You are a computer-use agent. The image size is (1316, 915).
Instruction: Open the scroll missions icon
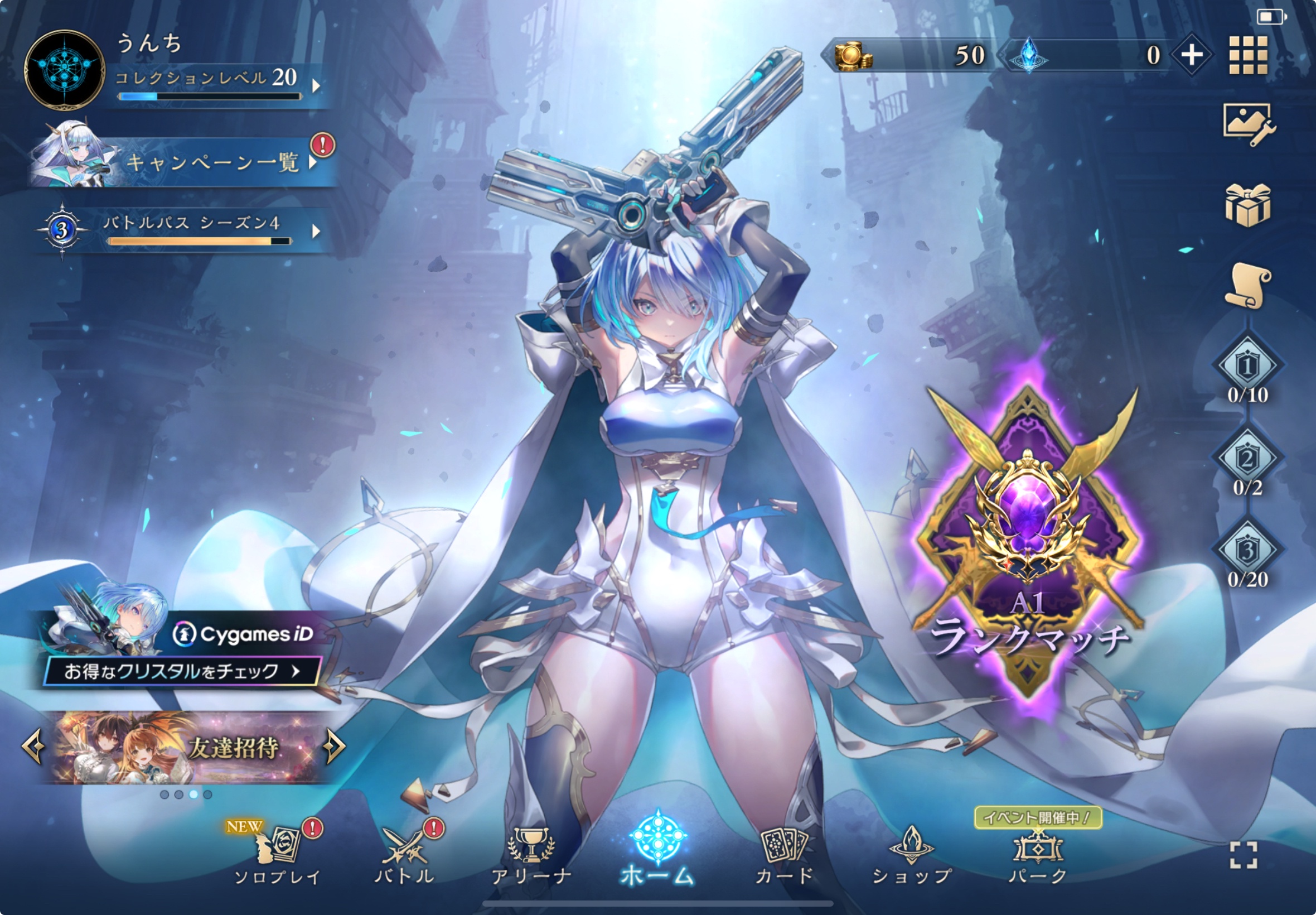(1248, 286)
